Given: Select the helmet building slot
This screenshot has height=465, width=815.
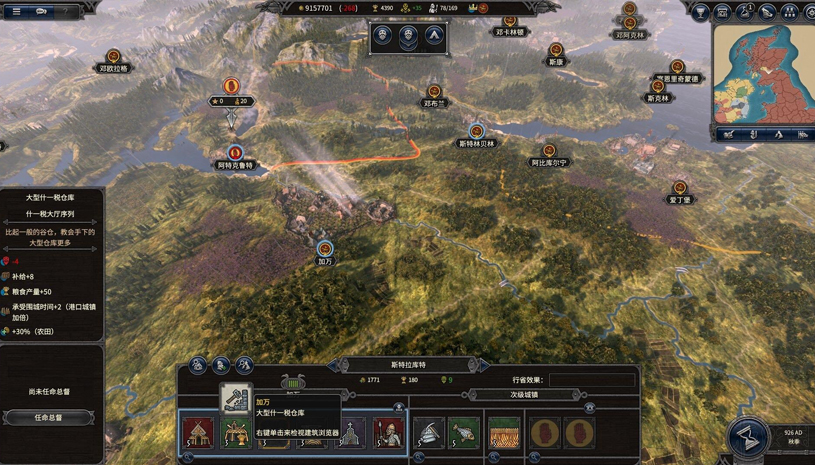Looking at the screenshot, I should click(x=428, y=433).
